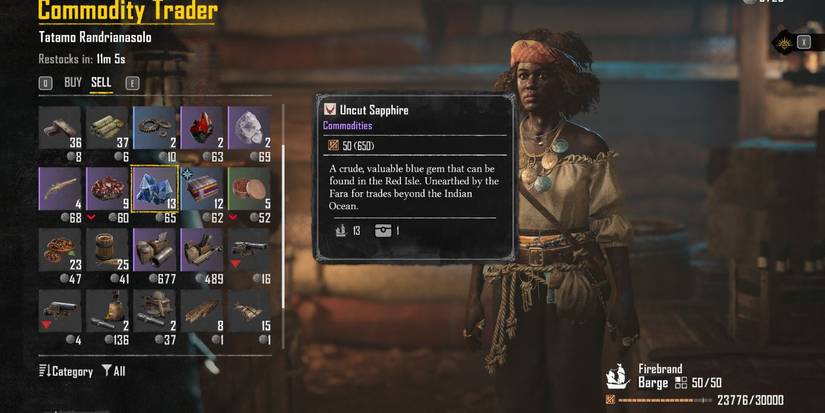The image size is (825, 413).
Task: Pick the flintlock gun slot
Action: tap(60, 188)
